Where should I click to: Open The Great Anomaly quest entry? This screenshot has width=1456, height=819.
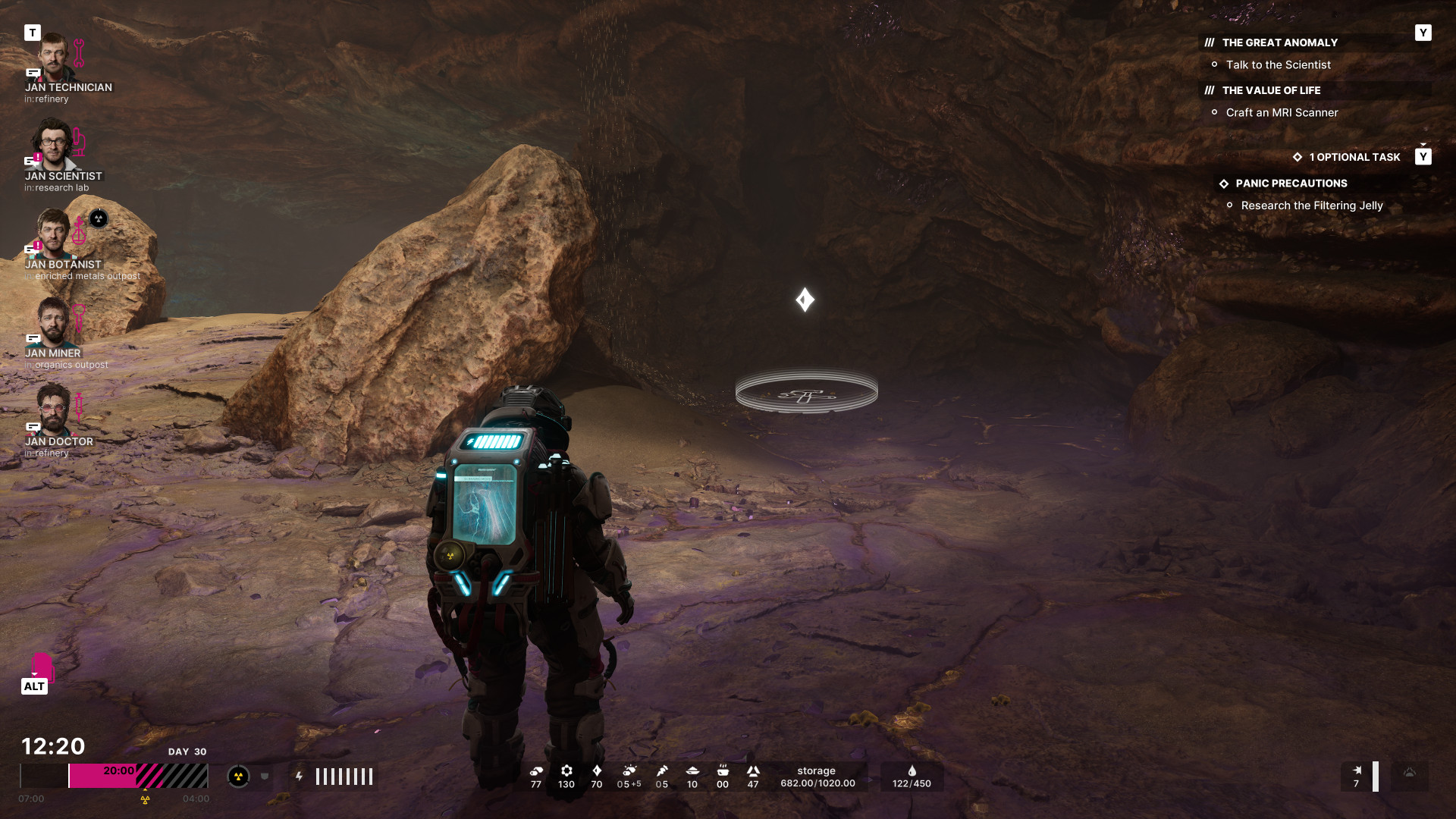[1279, 43]
